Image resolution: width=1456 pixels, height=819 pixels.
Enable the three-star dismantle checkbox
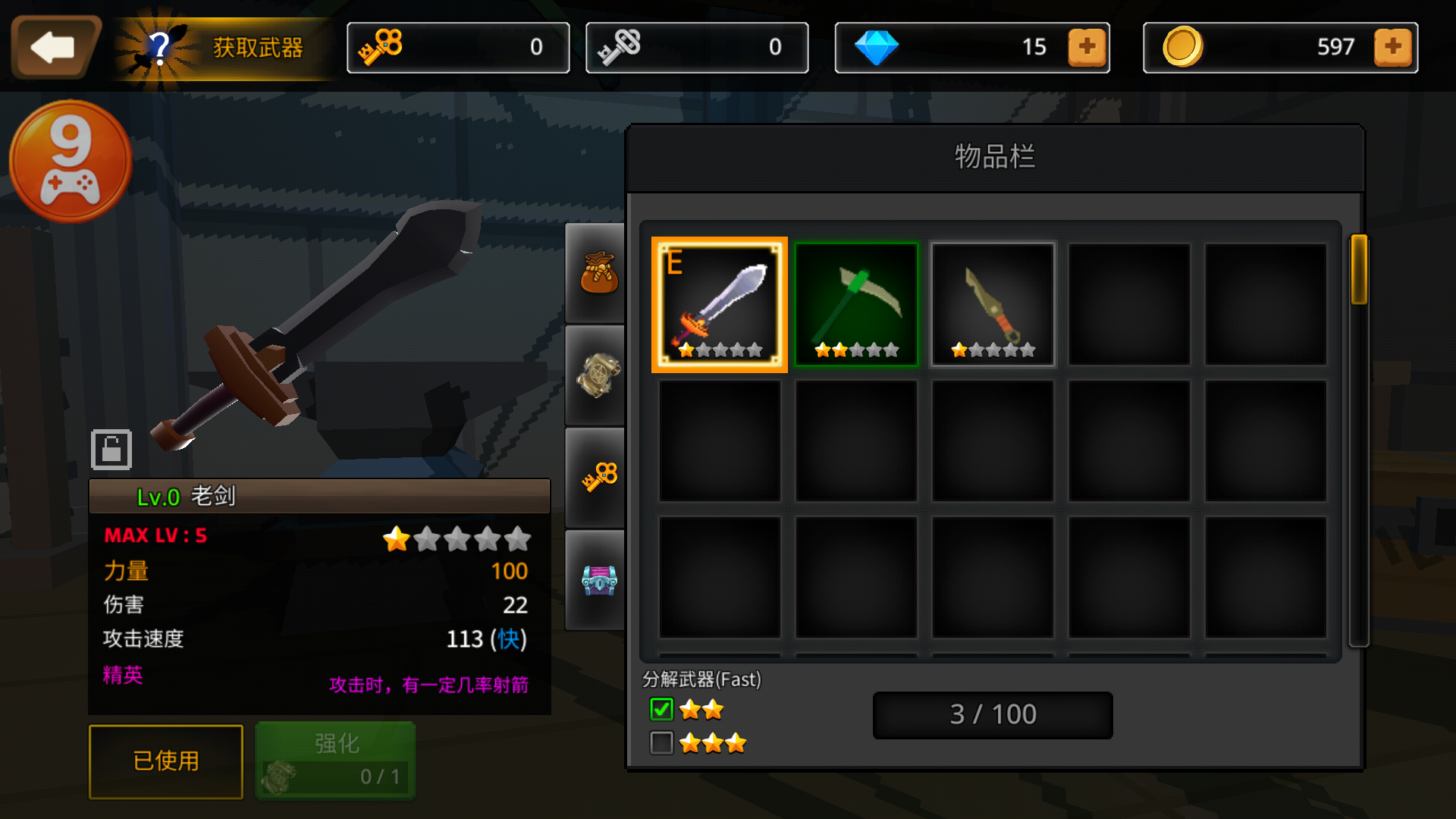click(x=661, y=743)
